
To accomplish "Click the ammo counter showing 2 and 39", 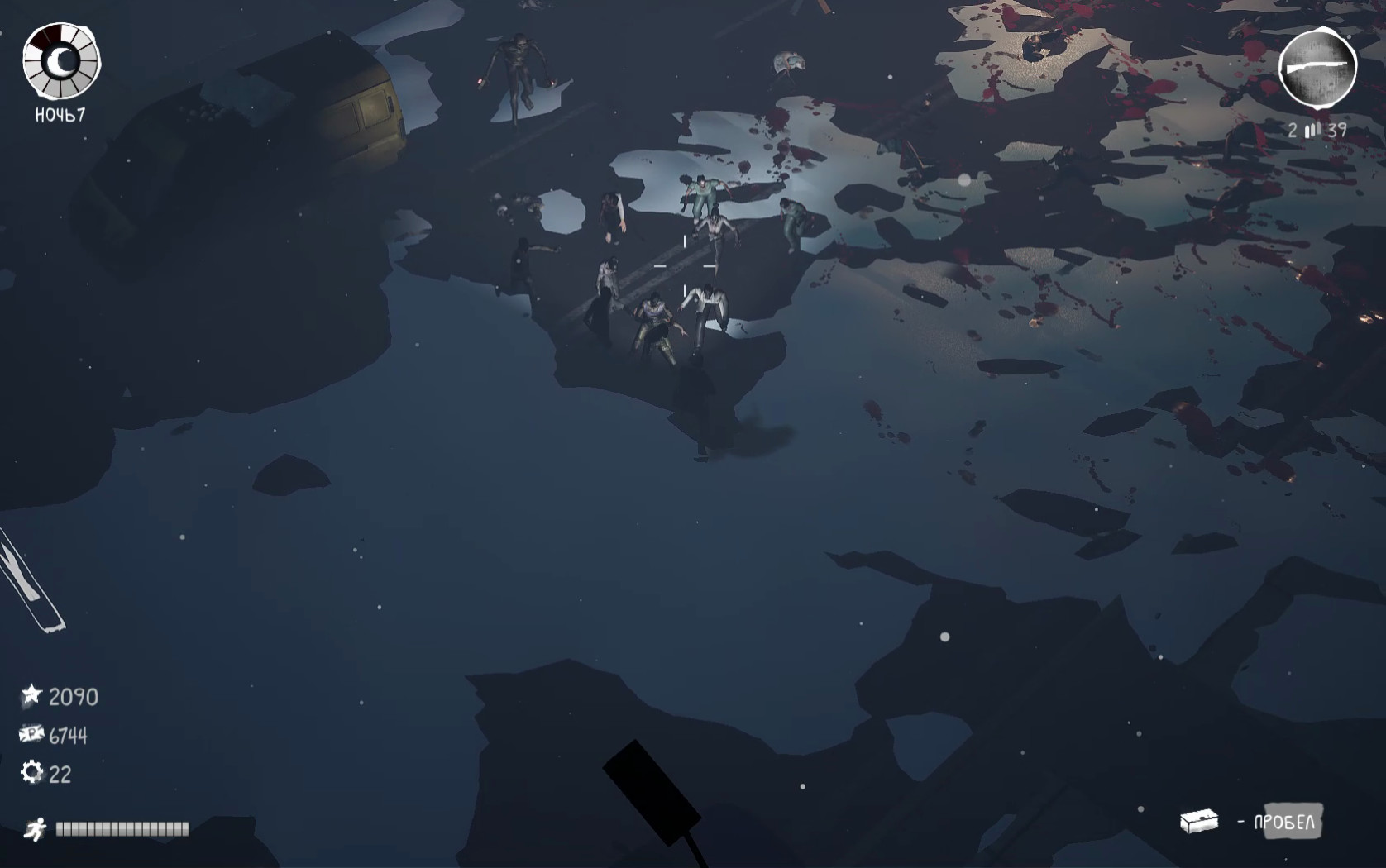I will (x=1317, y=129).
